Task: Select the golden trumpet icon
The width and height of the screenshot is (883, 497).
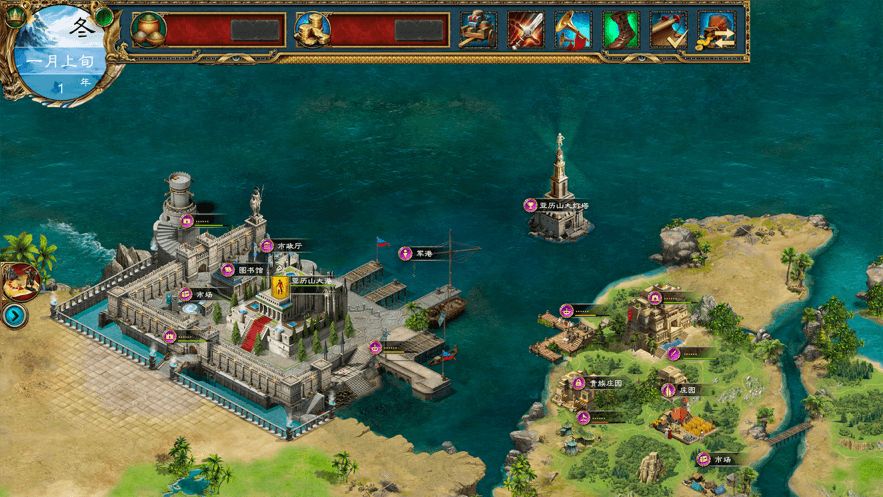Action: (x=573, y=30)
